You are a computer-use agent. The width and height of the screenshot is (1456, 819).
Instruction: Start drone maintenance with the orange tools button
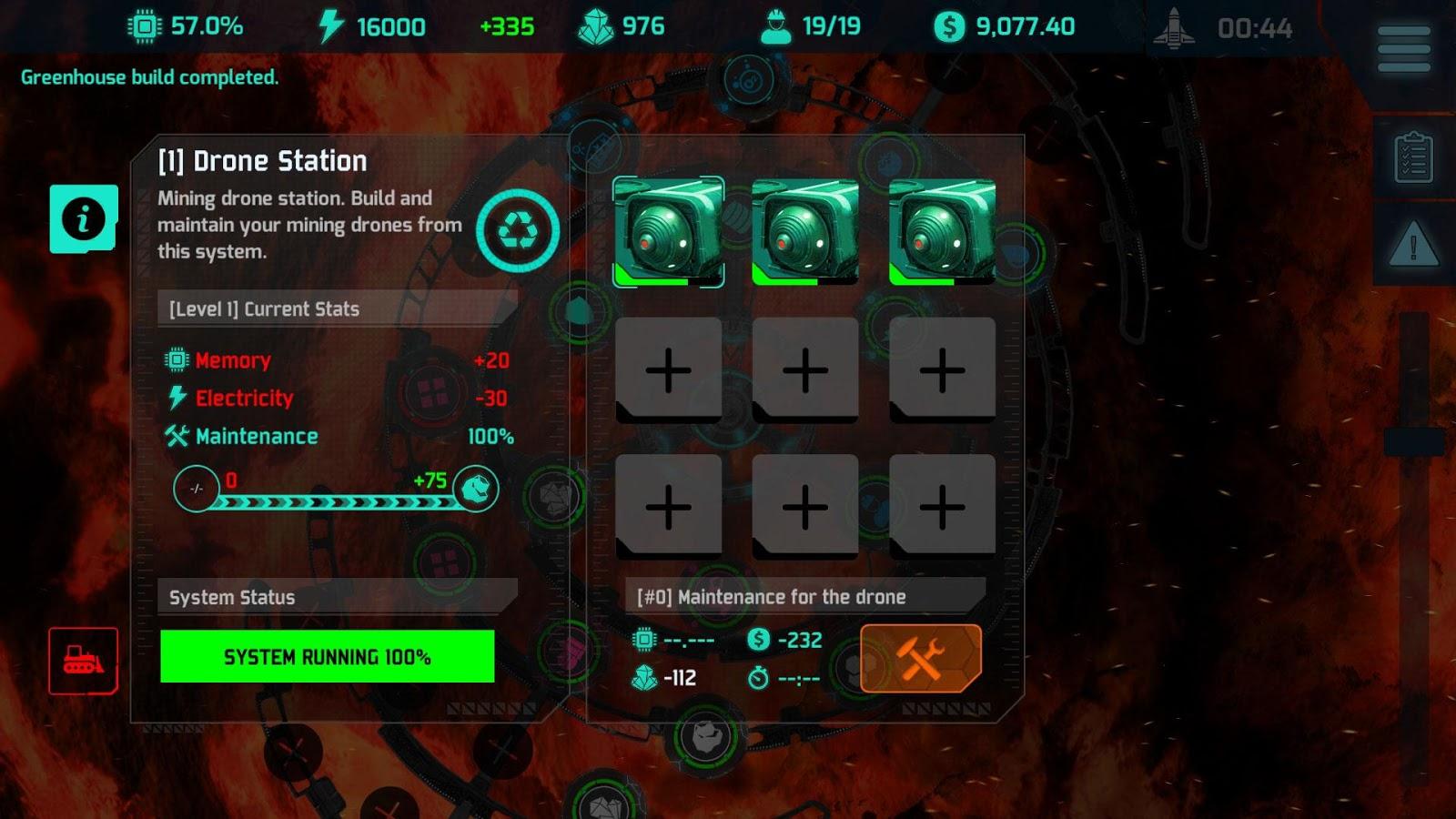click(920, 658)
